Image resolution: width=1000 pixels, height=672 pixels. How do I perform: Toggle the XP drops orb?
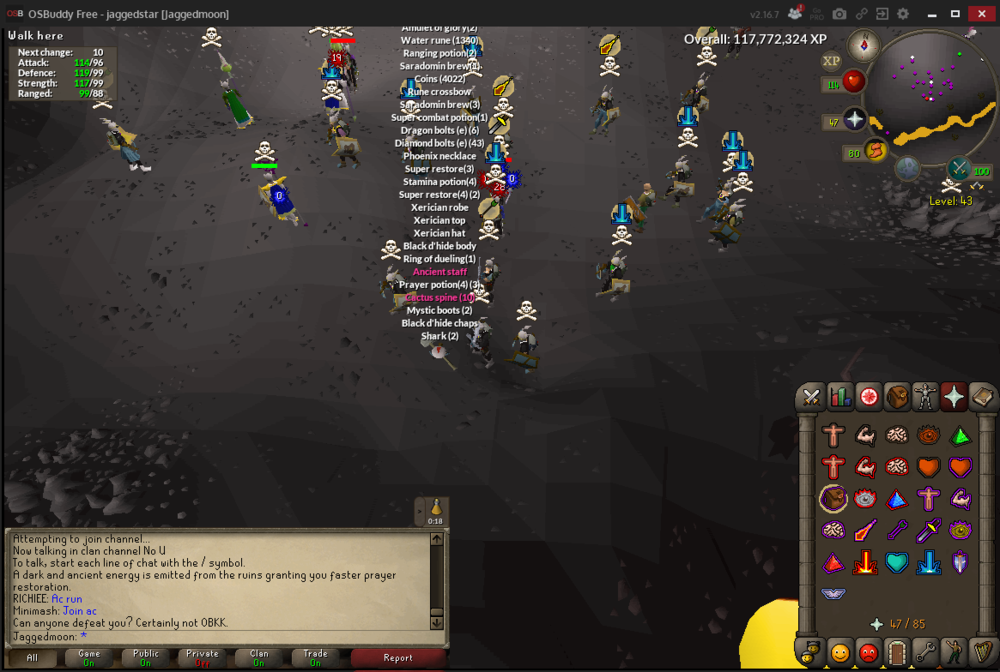point(831,61)
